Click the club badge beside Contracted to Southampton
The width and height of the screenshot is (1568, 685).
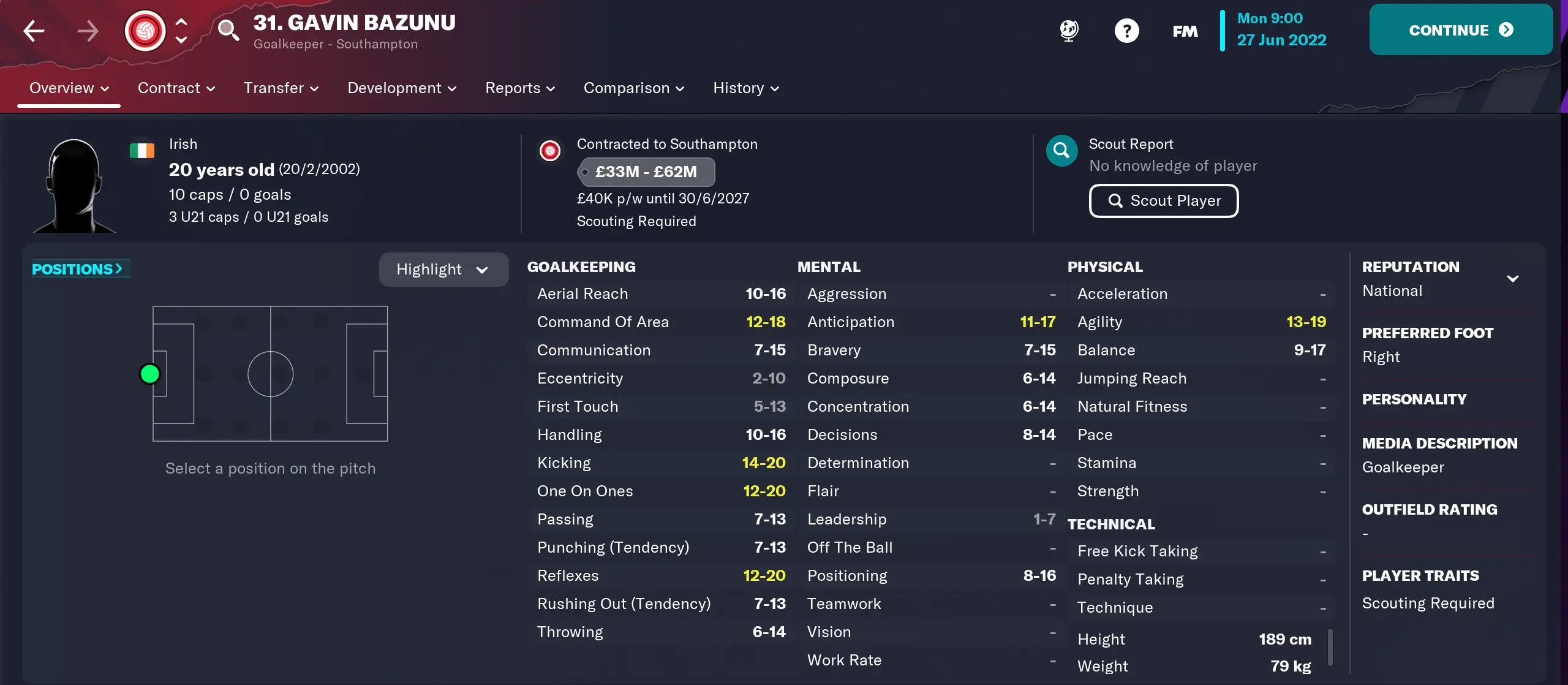click(550, 151)
